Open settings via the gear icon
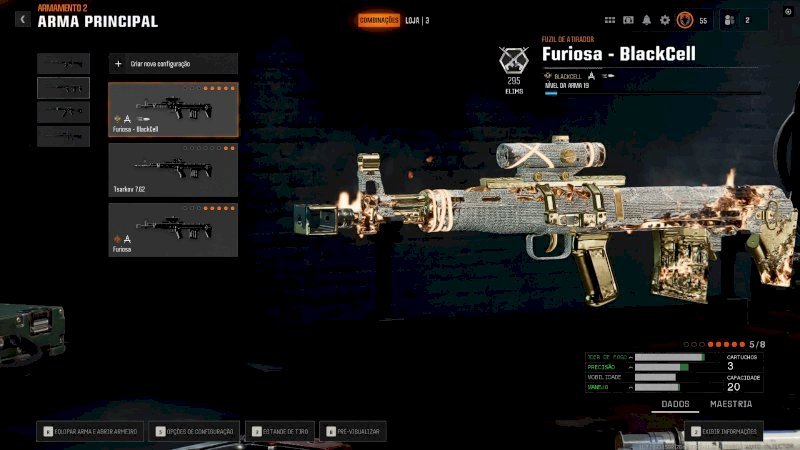Screen dimensions: 800x450 (665, 20)
